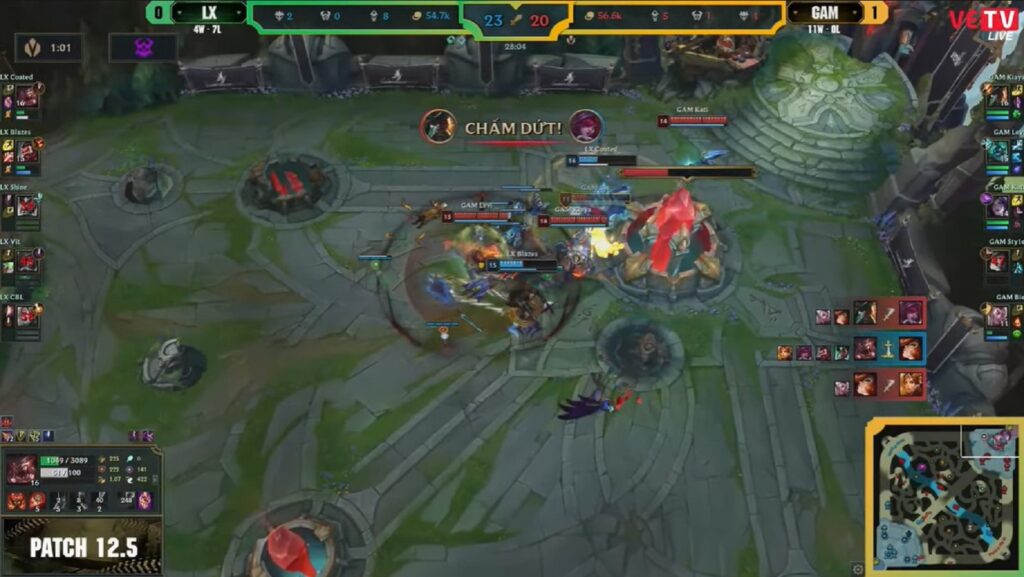
Task: Click the GAM team name in scoreboard
Action: [x=824, y=13]
